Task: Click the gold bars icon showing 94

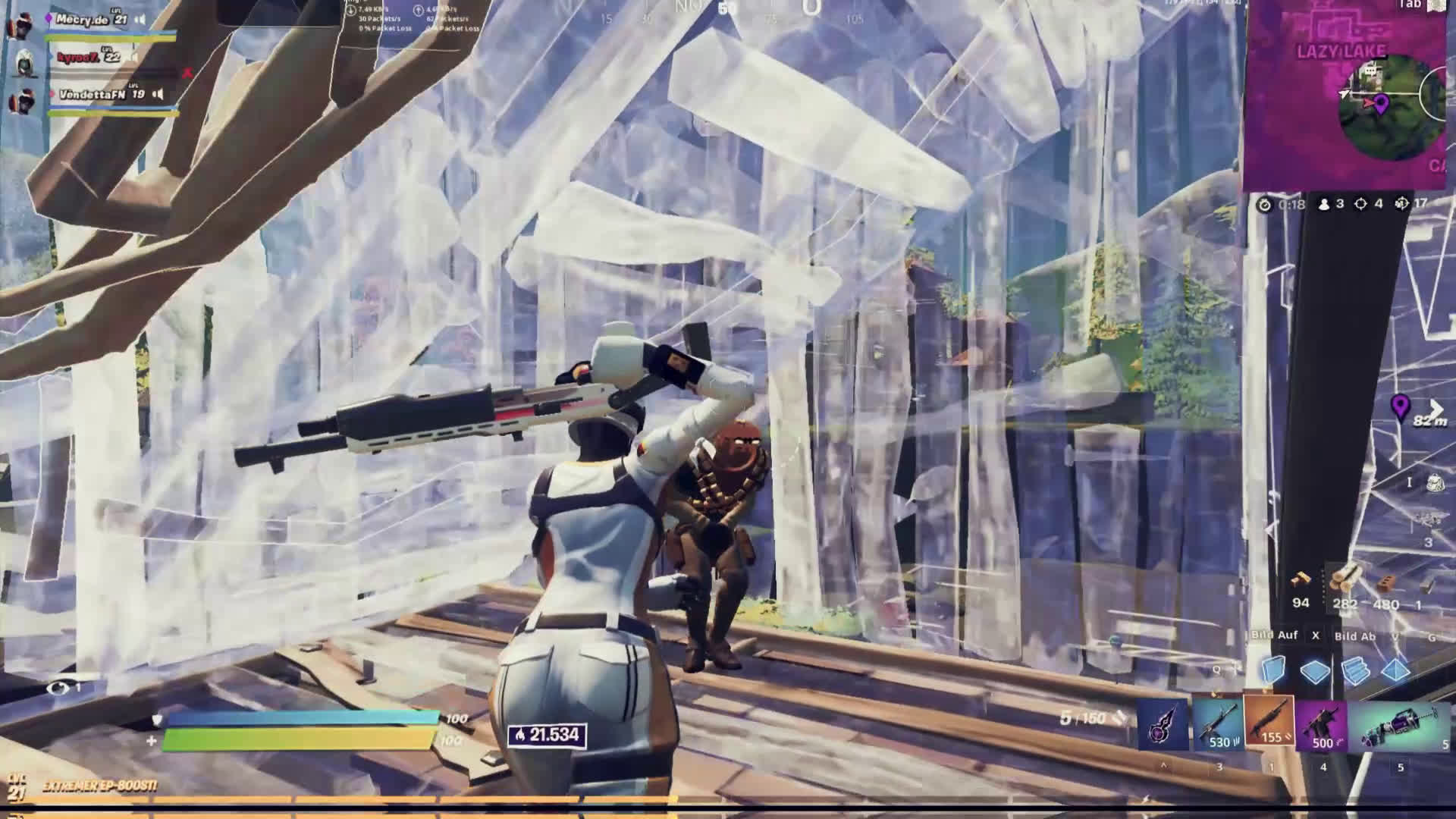Action: pos(1301,582)
